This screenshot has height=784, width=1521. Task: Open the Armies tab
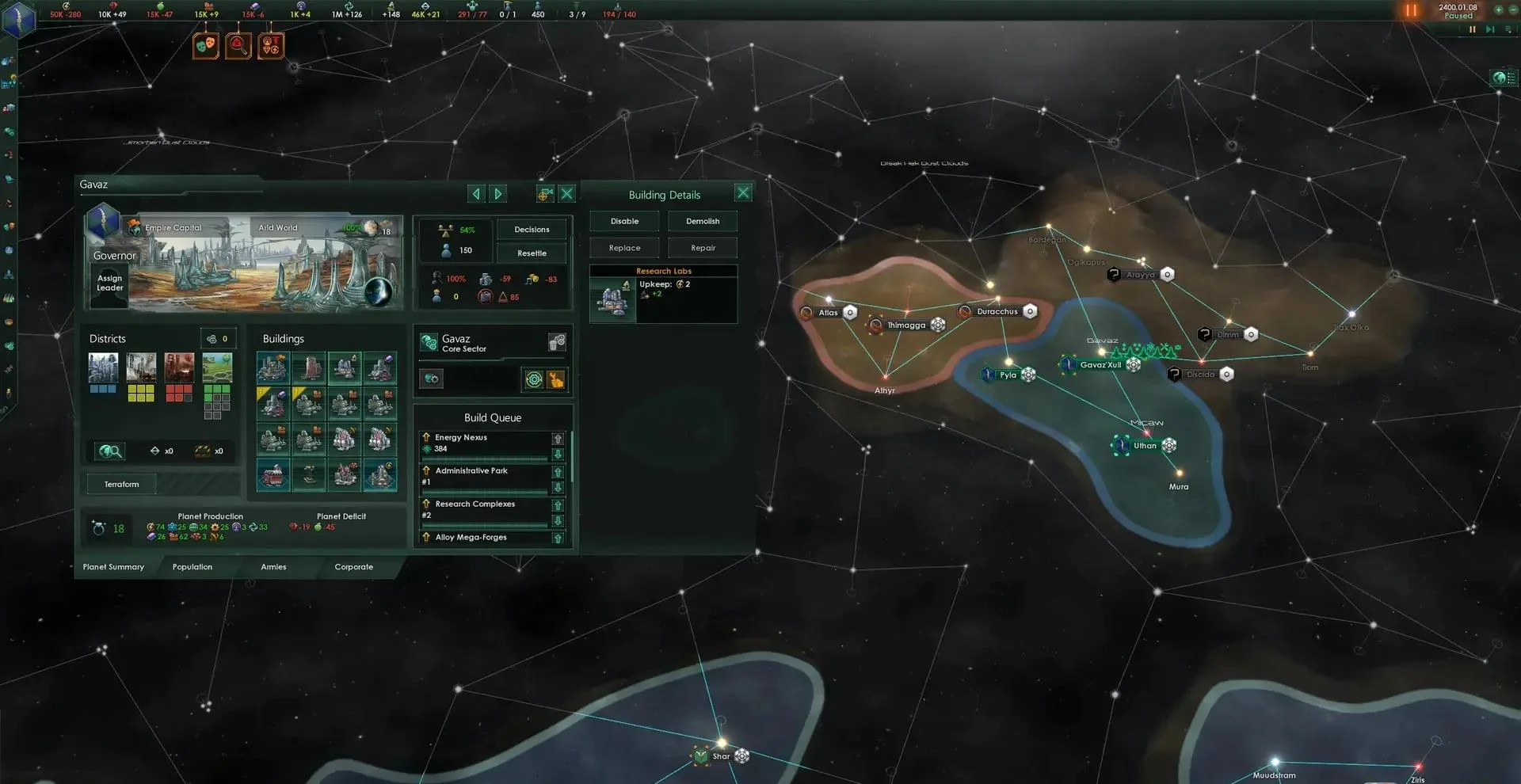click(x=273, y=567)
